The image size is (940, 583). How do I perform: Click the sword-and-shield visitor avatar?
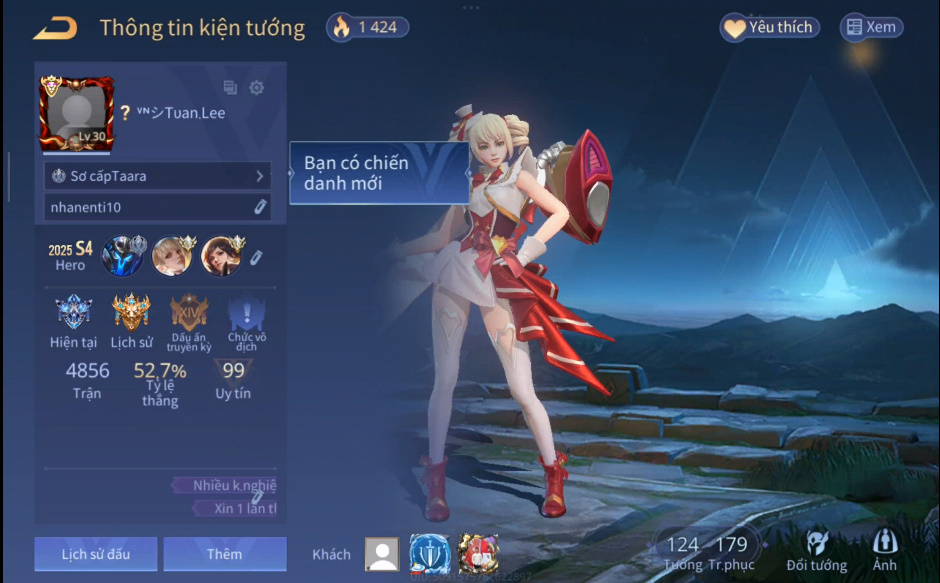pos(429,554)
